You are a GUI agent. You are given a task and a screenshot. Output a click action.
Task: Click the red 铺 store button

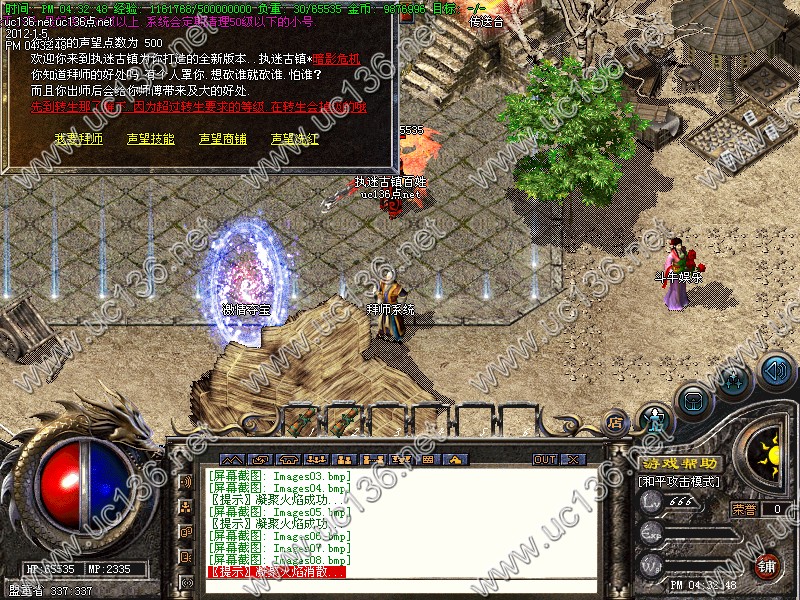767,566
